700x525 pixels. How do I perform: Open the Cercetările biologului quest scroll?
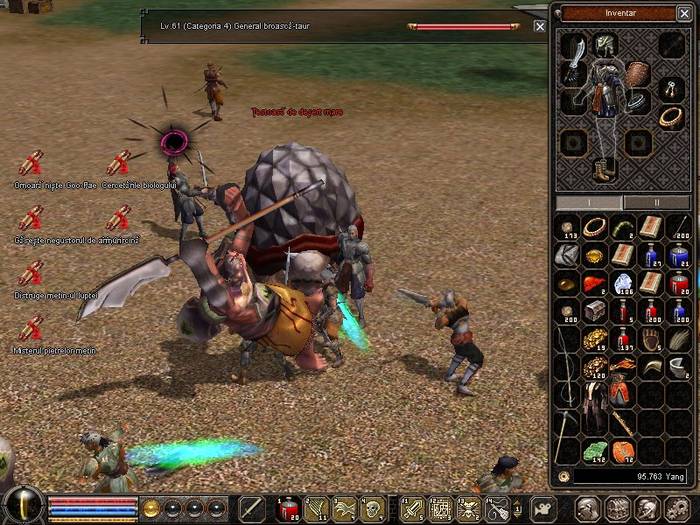tap(119, 163)
